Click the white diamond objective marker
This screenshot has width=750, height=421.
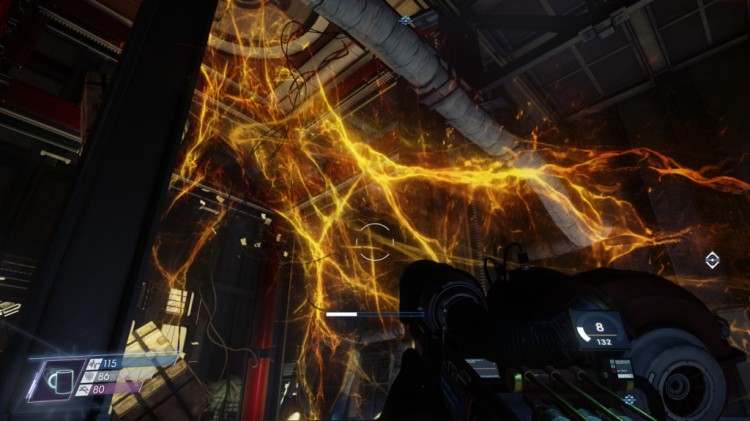(x=712, y=260)
